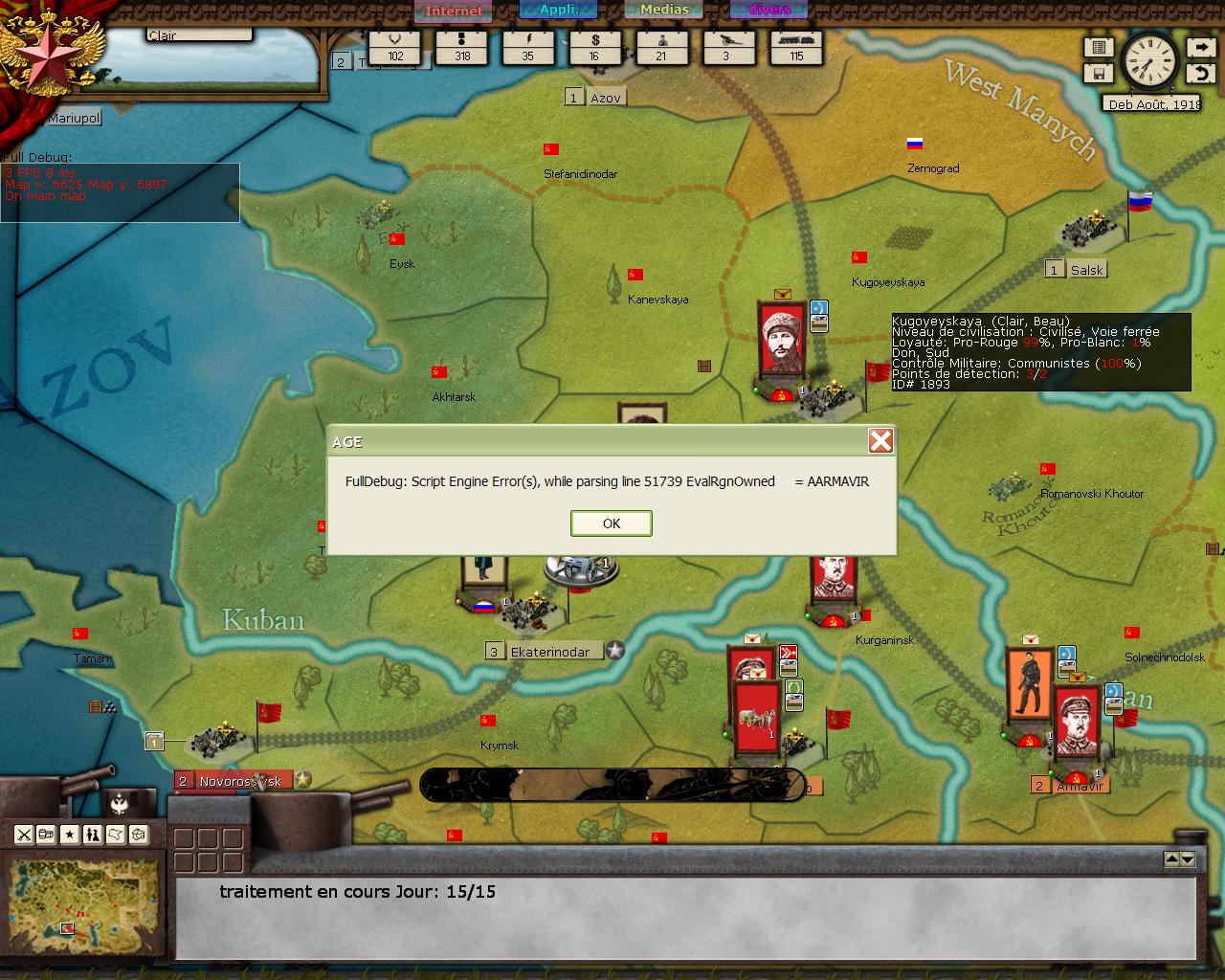This screenshot has width=1225, height=980.
Task: Toggle the supply barrels map filter
Action: point(46,835)
